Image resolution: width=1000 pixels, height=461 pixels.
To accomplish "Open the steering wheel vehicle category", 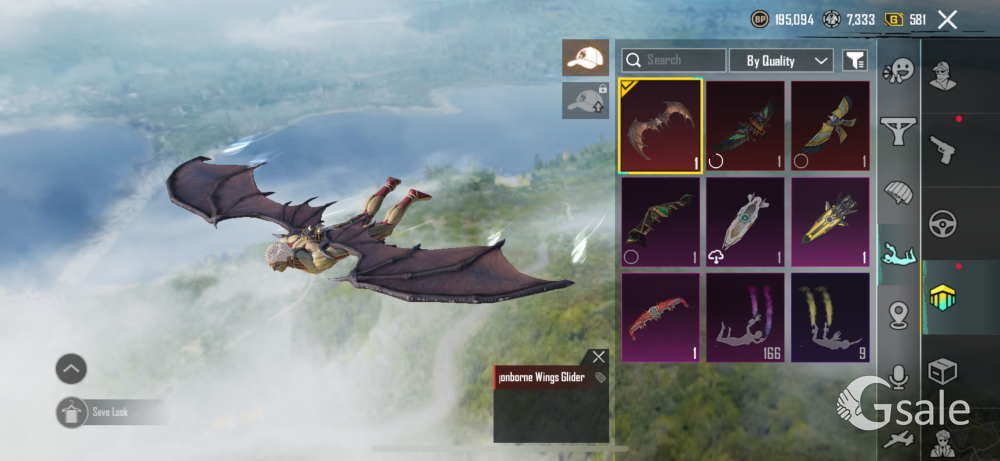I will [943, 224].
